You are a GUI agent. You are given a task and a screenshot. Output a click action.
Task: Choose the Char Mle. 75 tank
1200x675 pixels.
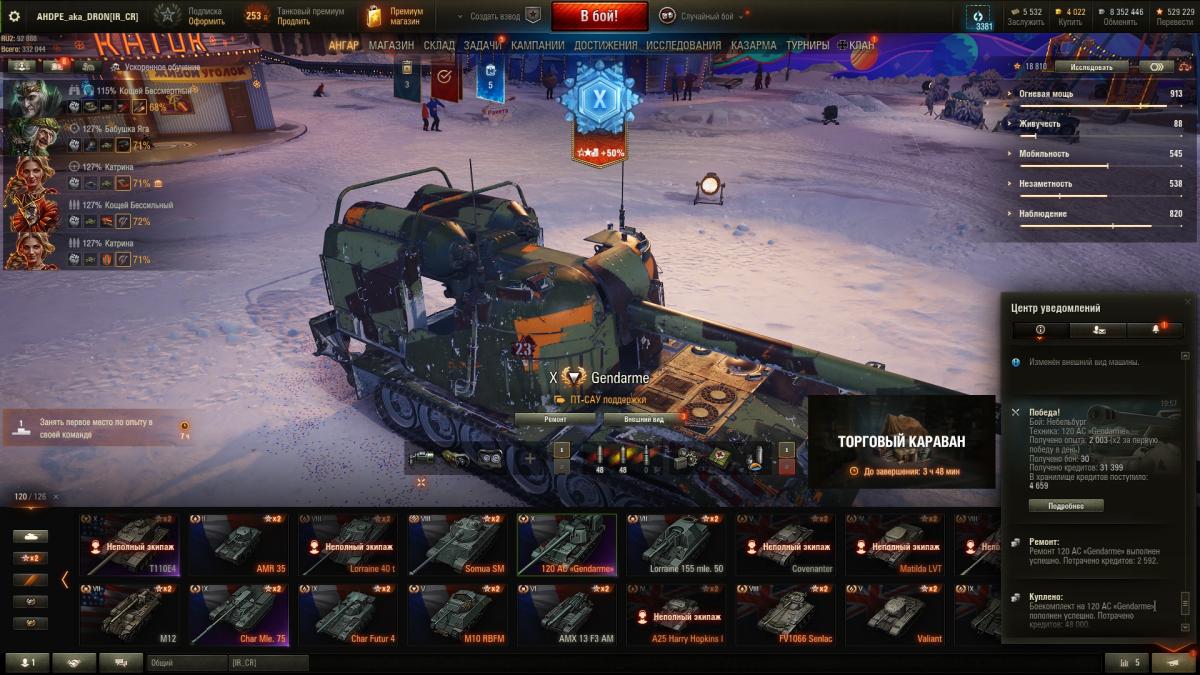[x=238, y=614]
